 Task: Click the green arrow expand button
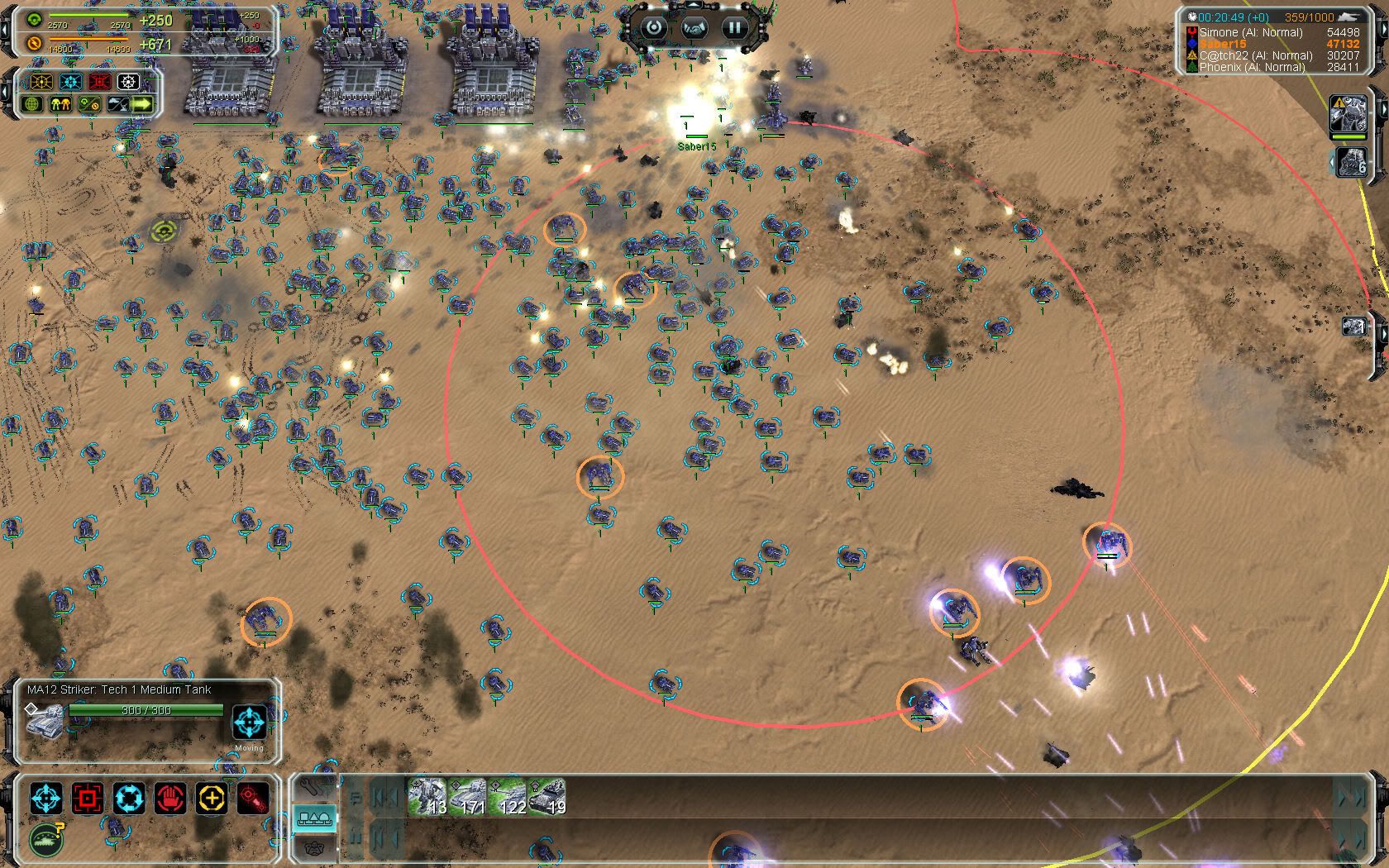(x=142, y=105)
